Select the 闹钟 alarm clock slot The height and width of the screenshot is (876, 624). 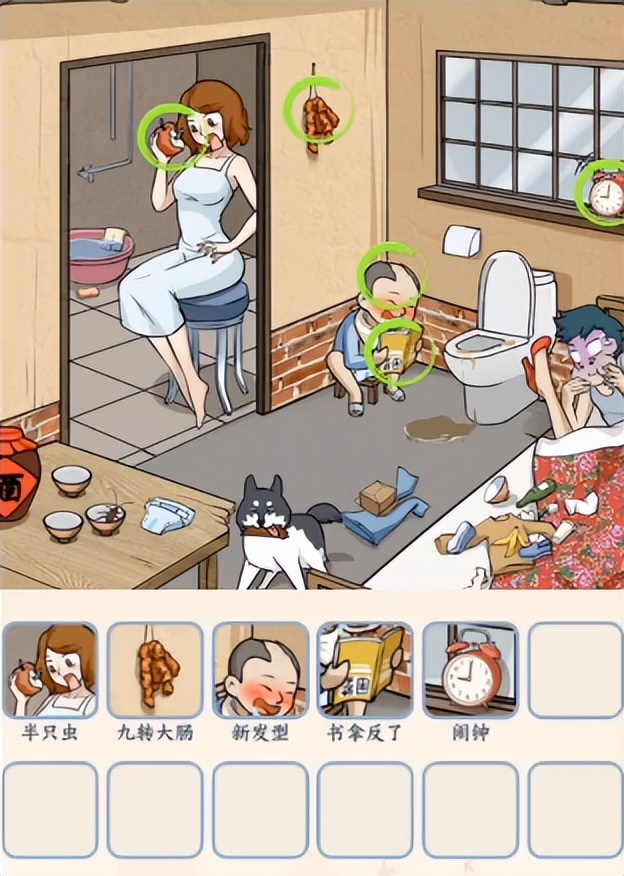470,670
